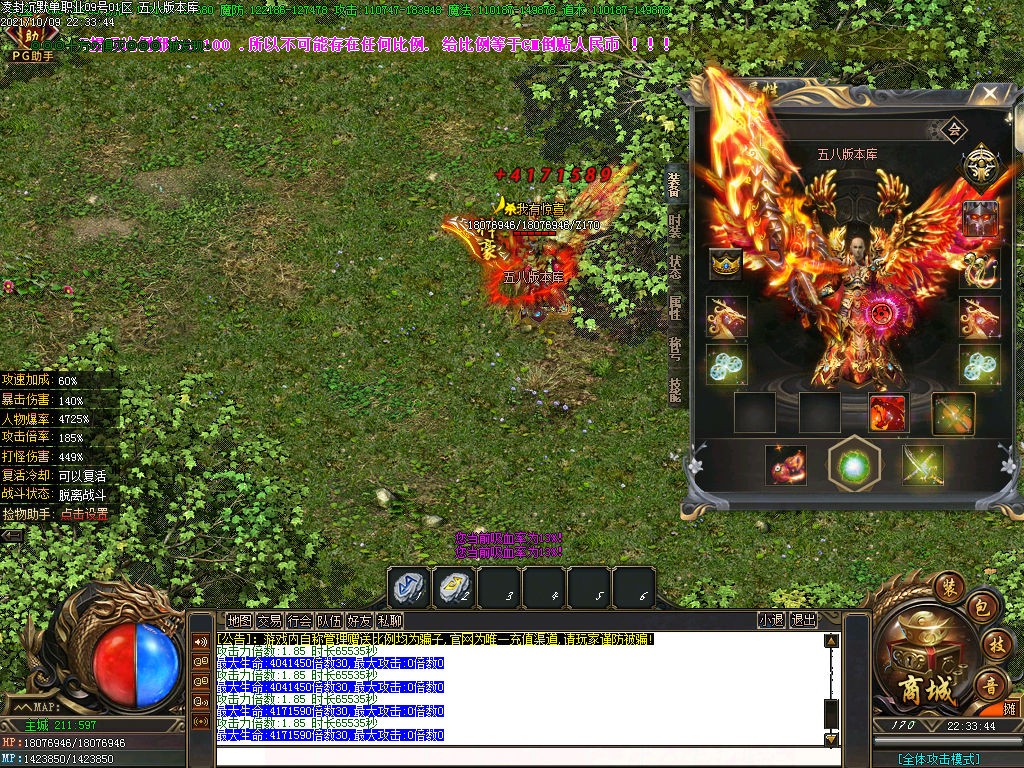The width and height of the screenshot is (1024, 768).
Task: Click 点击设置 for the pickup assistant
Action: (x=84, y=514)
